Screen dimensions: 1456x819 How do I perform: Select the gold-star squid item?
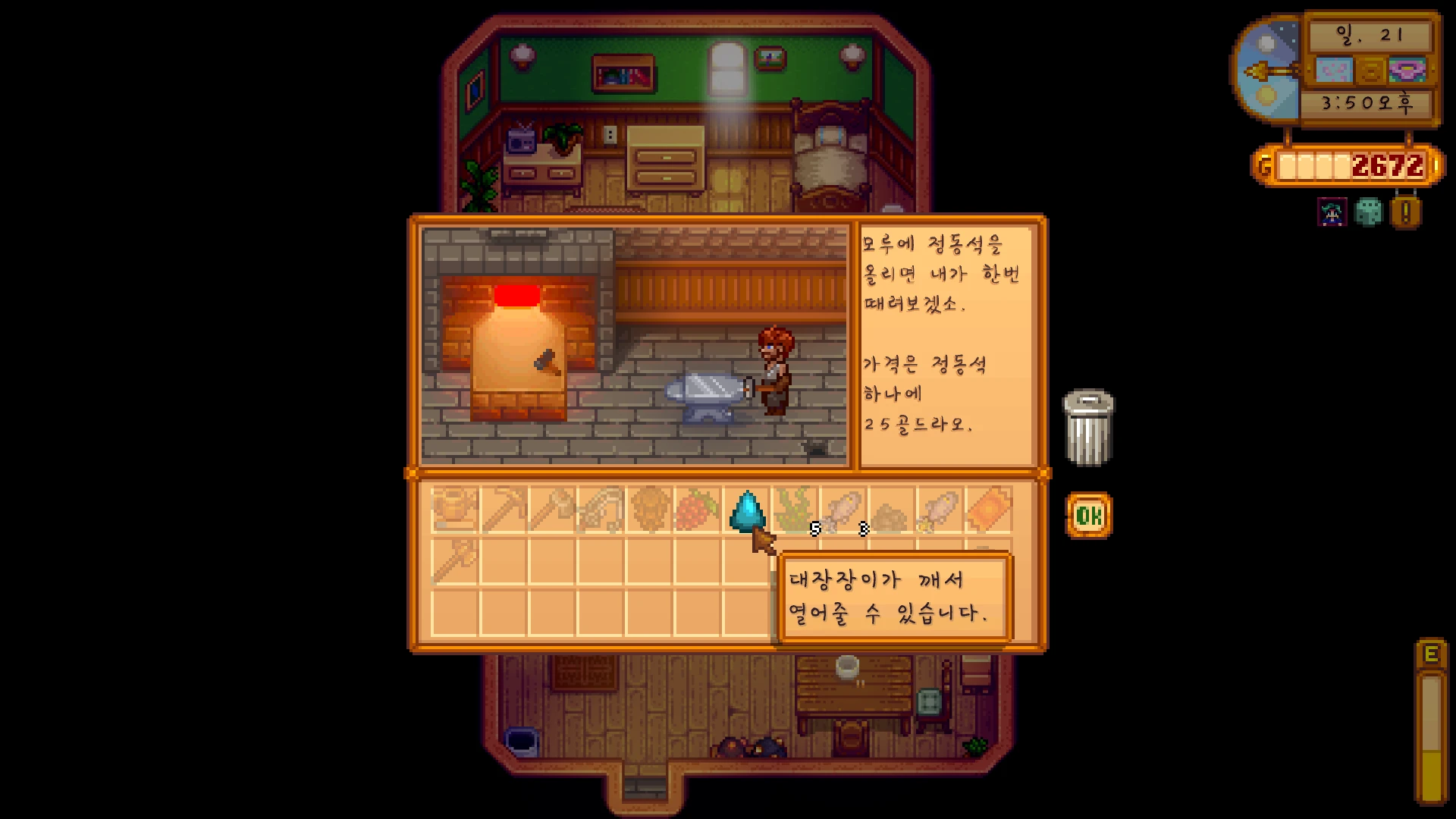pos(940,510)
